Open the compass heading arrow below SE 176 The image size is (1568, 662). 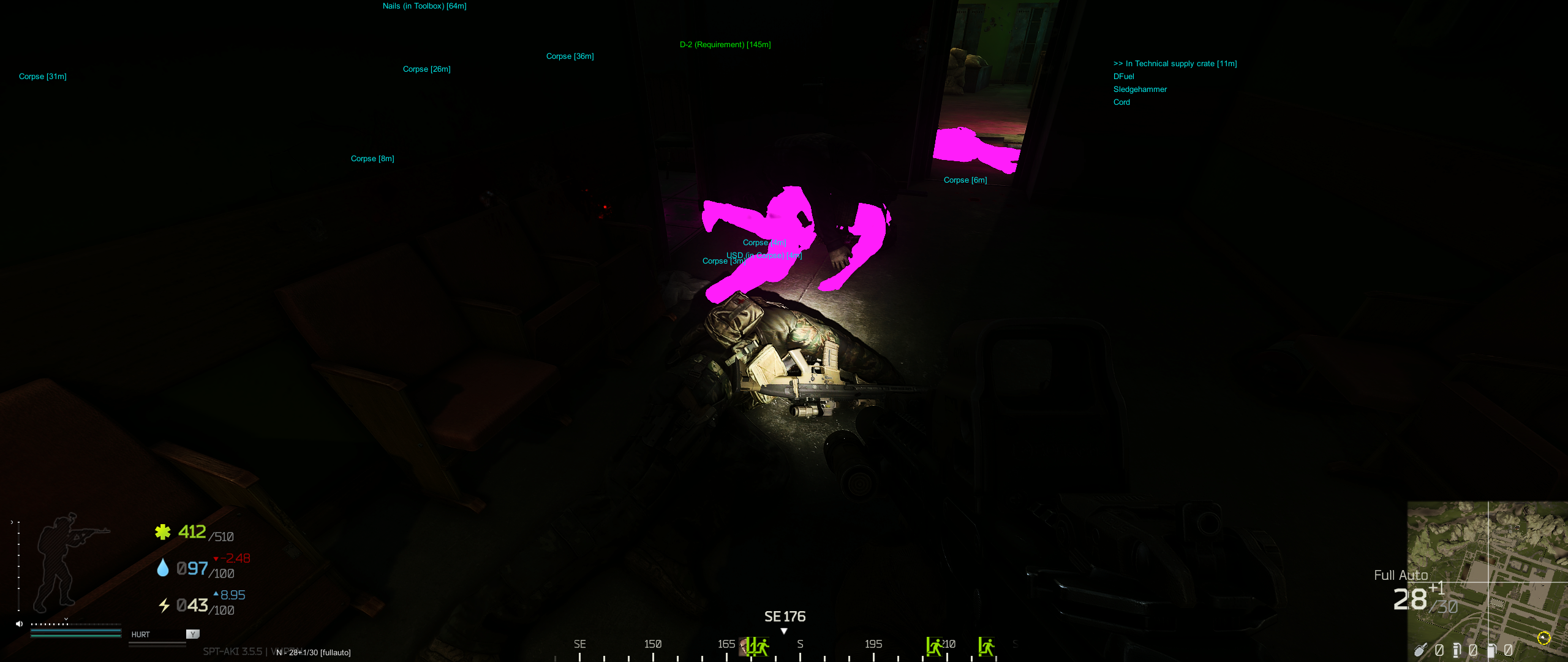click(x=785, y=630)
